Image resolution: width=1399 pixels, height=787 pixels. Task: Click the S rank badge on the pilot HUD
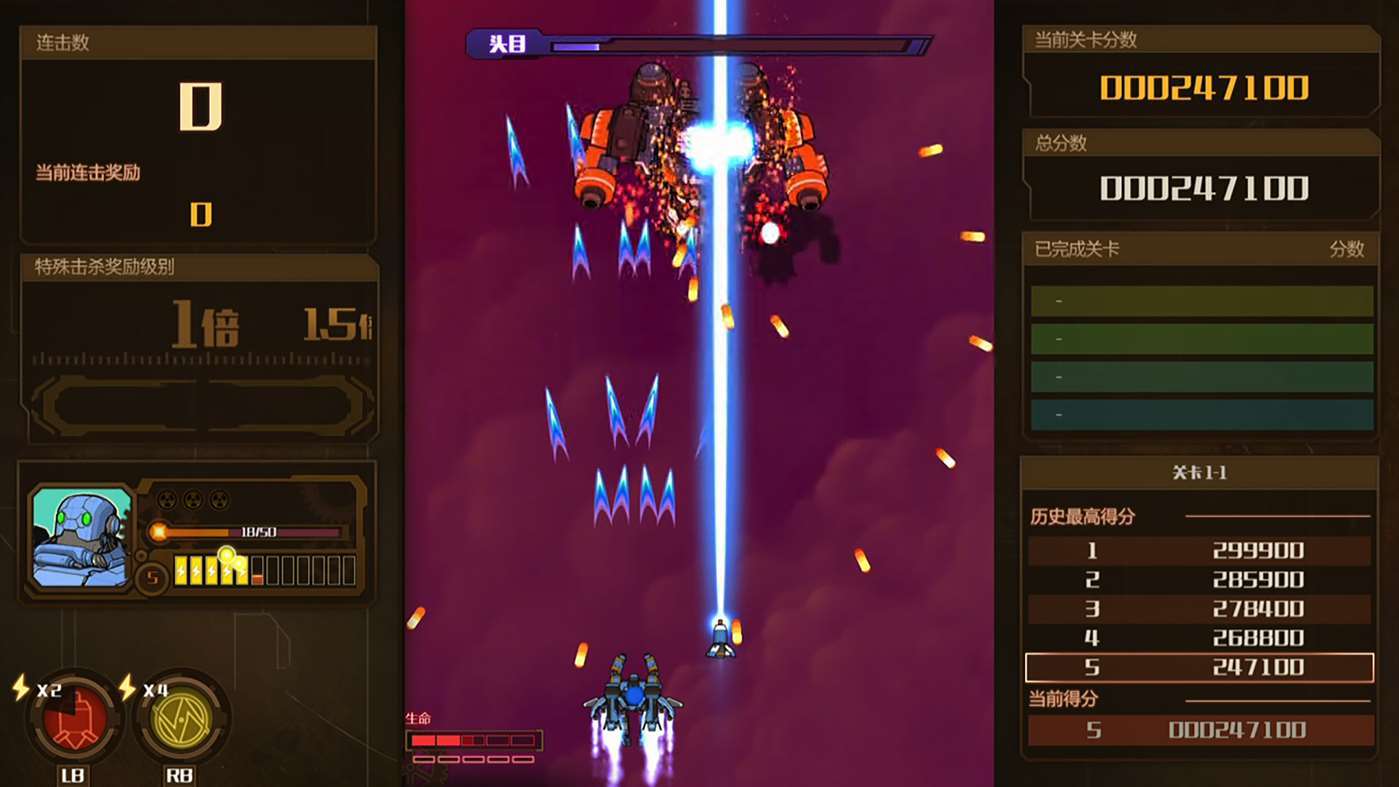(152, 575)
